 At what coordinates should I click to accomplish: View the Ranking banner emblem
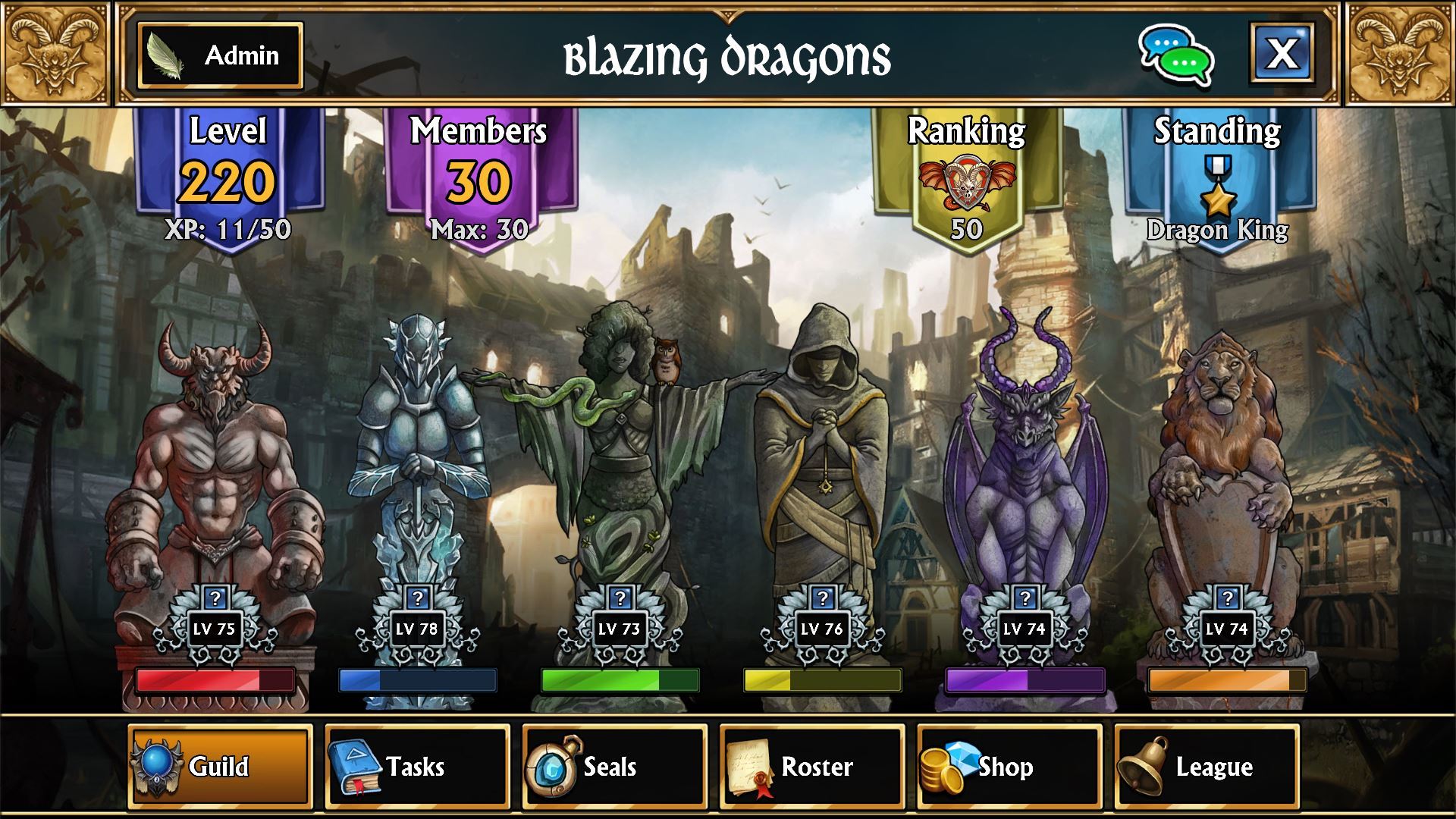pyautogui.click(x=966, y=184)
